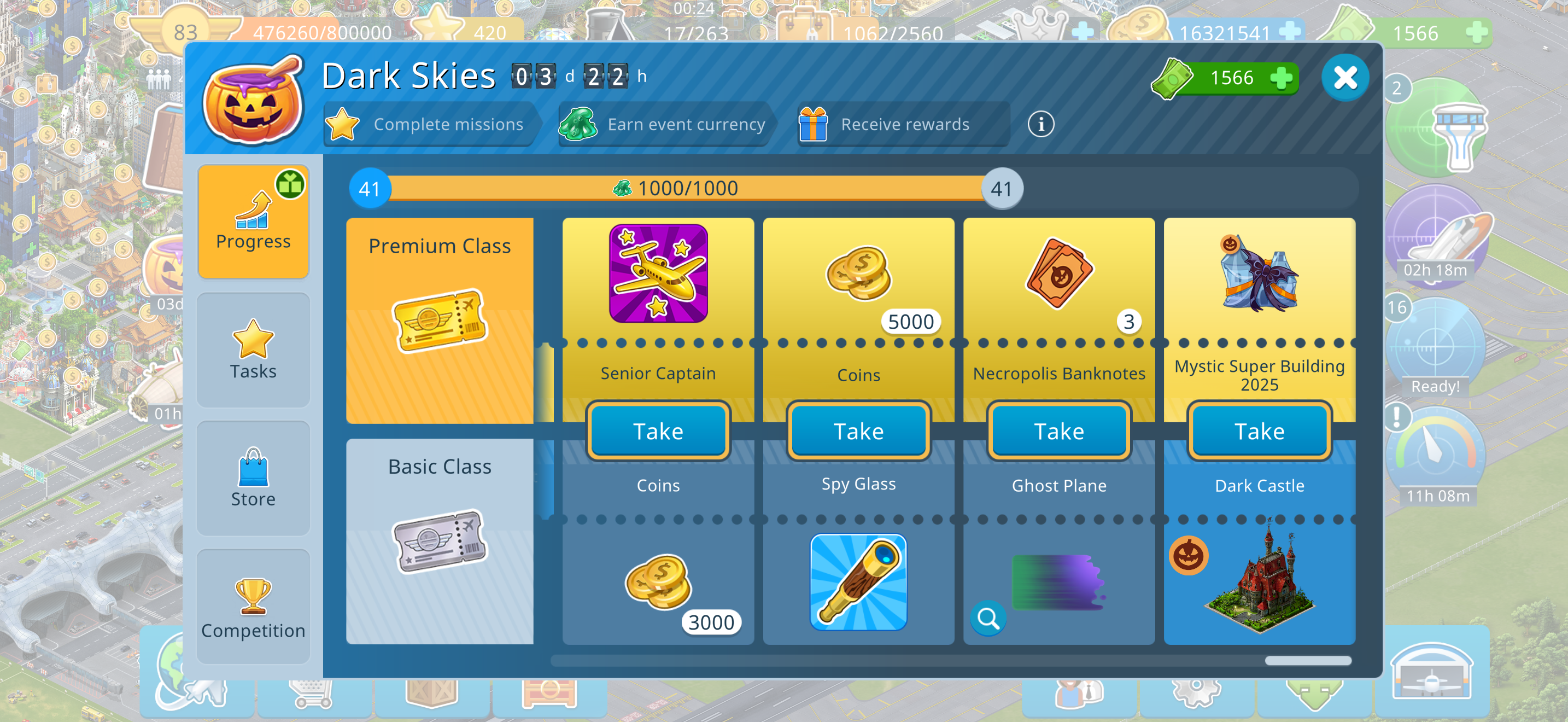Viewport: 1568px width, 722px height.
Task: Open the Tasks tab
Action: click(253, 350)
